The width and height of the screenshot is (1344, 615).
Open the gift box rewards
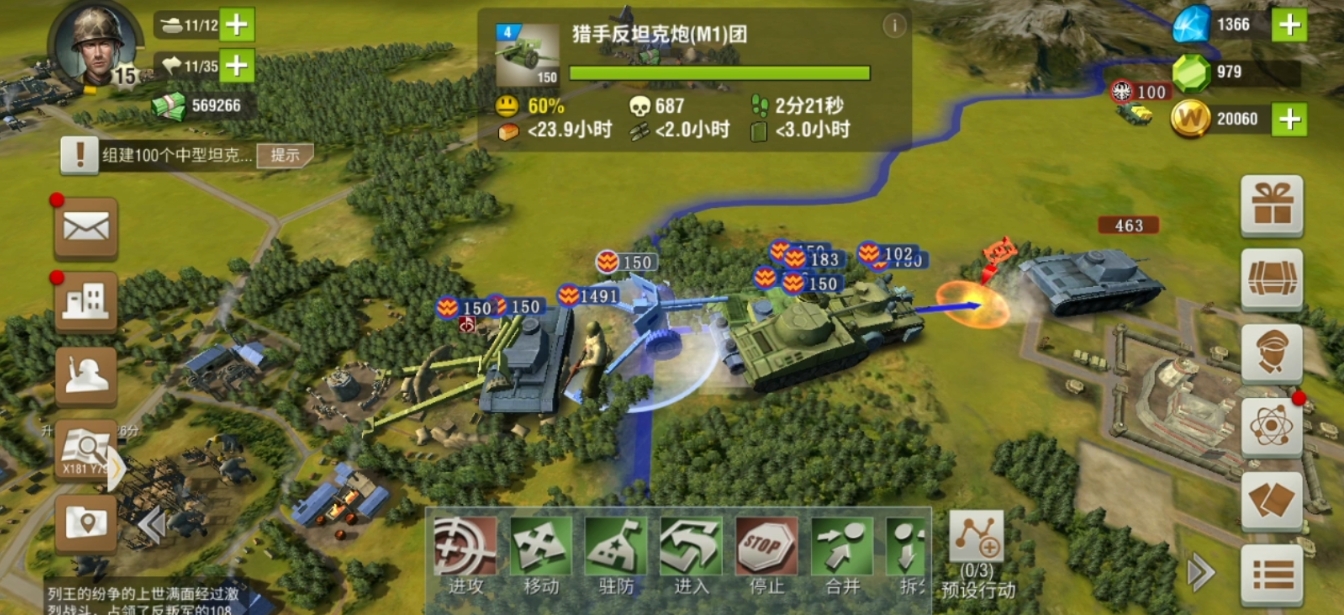(x=1271, y=205)
